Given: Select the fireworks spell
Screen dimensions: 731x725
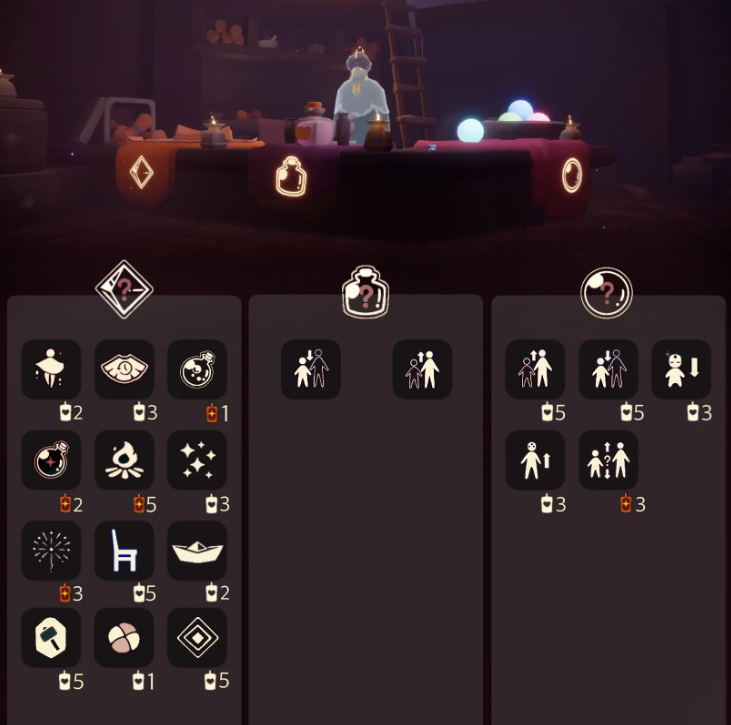Looking at the screenshot, I should [x=51, y=550].
